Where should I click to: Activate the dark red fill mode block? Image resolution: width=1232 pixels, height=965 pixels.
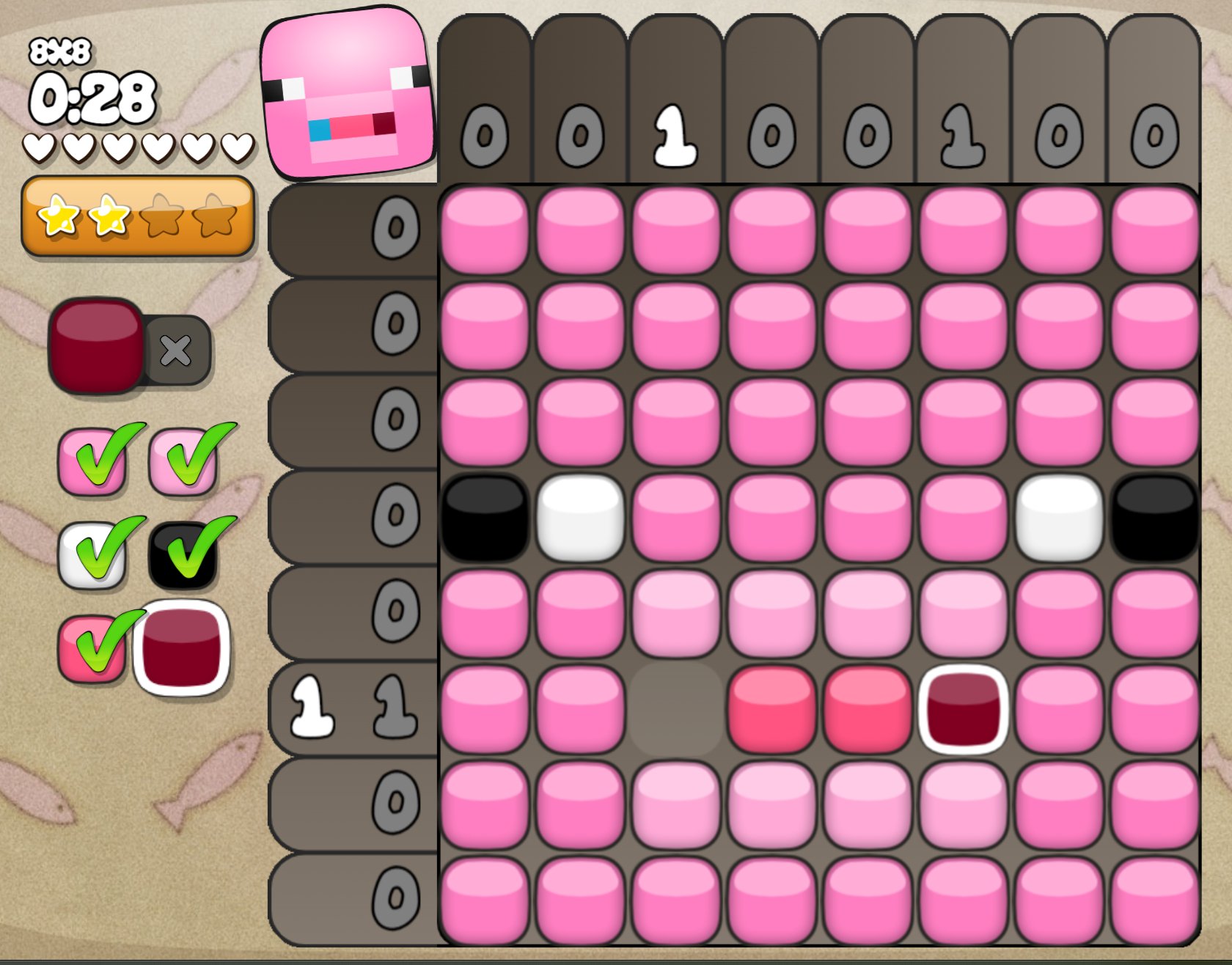pyautogui.click(x=95, y=345)
